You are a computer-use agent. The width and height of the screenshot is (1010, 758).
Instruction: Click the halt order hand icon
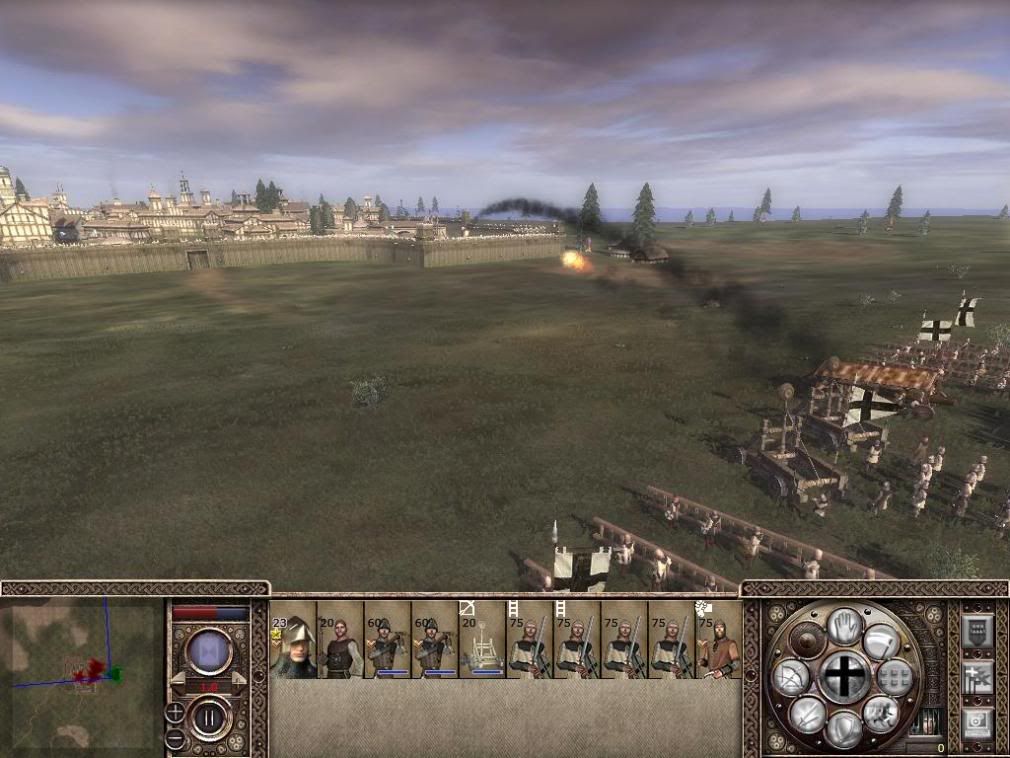pyautogui.click(x=845, y=628)
